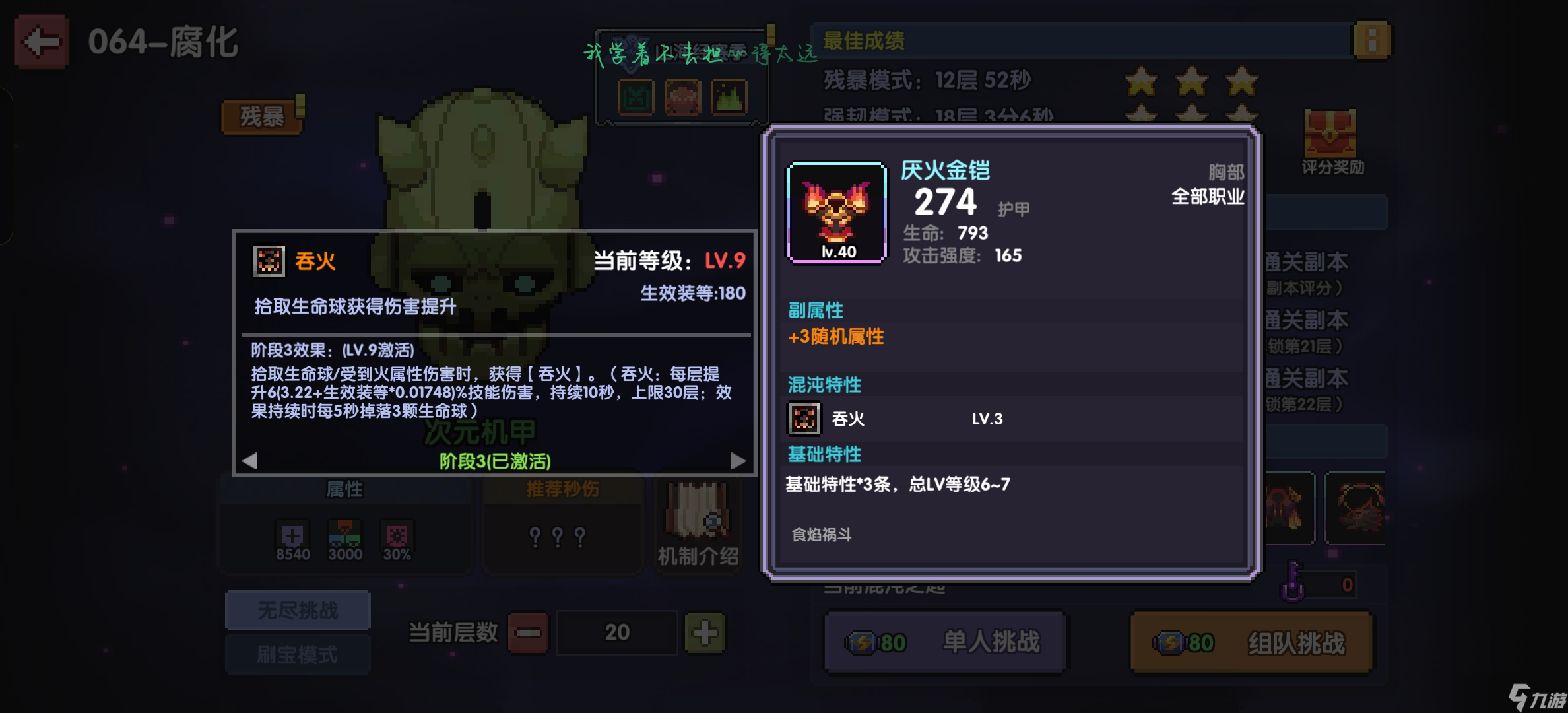
Task: Start a 单人挑战 for 80 energy
Action: point(945,641)
